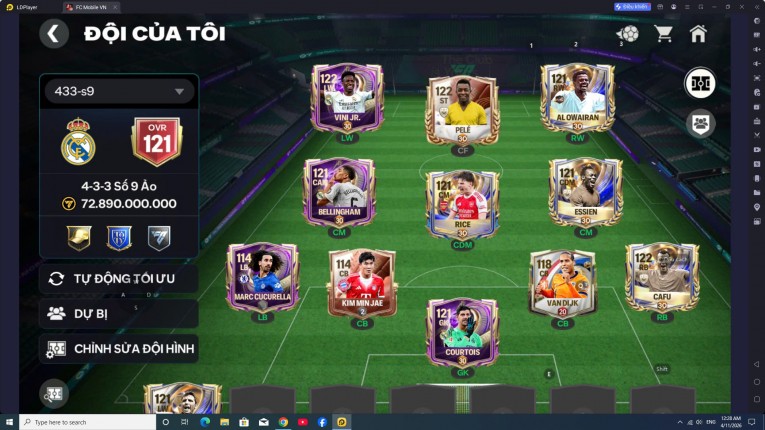This screenshot has height=430, width=765.
Task: Open the Windows Start menu
Action: pos(9,422)
